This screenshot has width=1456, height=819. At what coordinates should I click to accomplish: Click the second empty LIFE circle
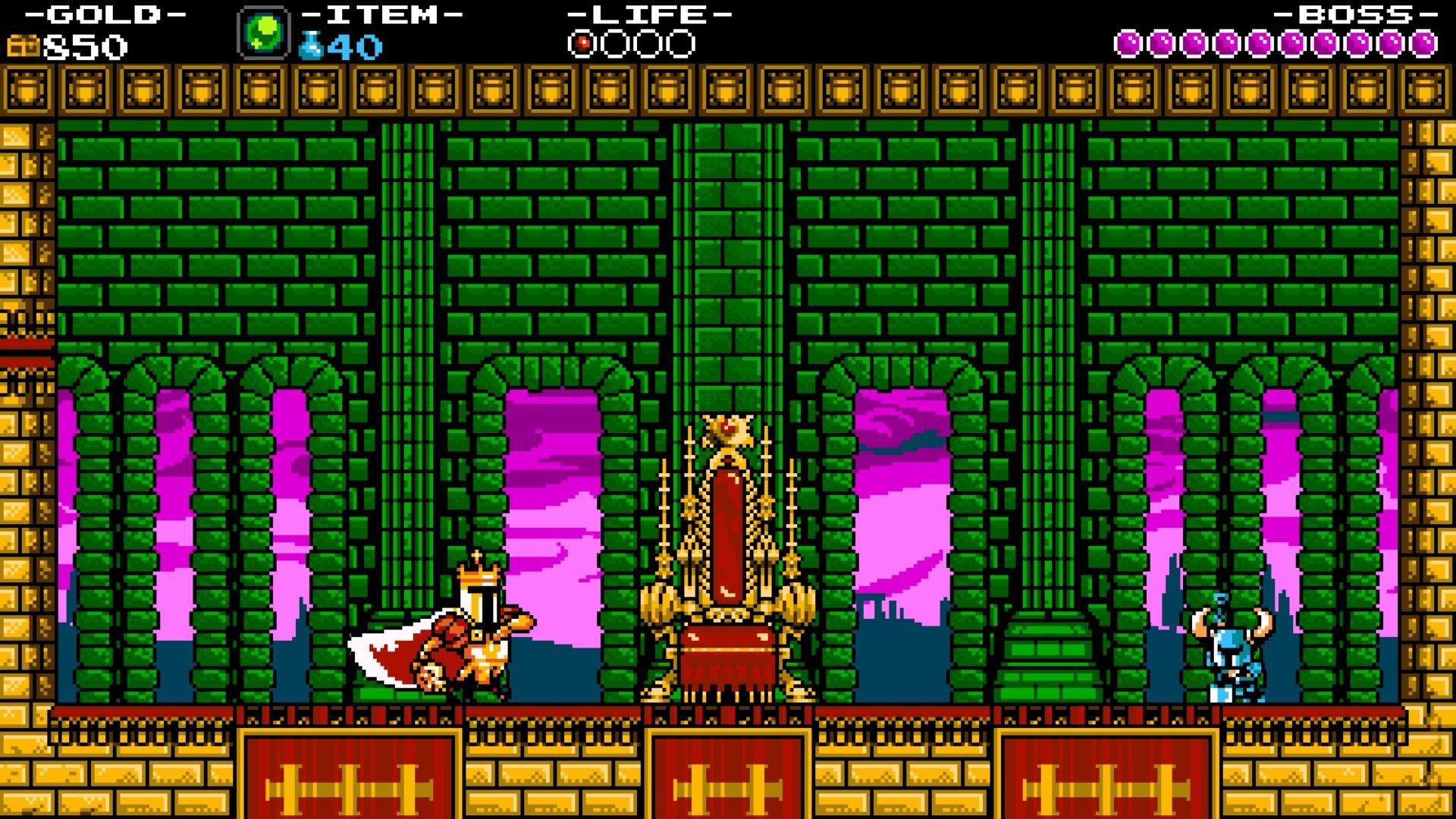coord(646,43)
